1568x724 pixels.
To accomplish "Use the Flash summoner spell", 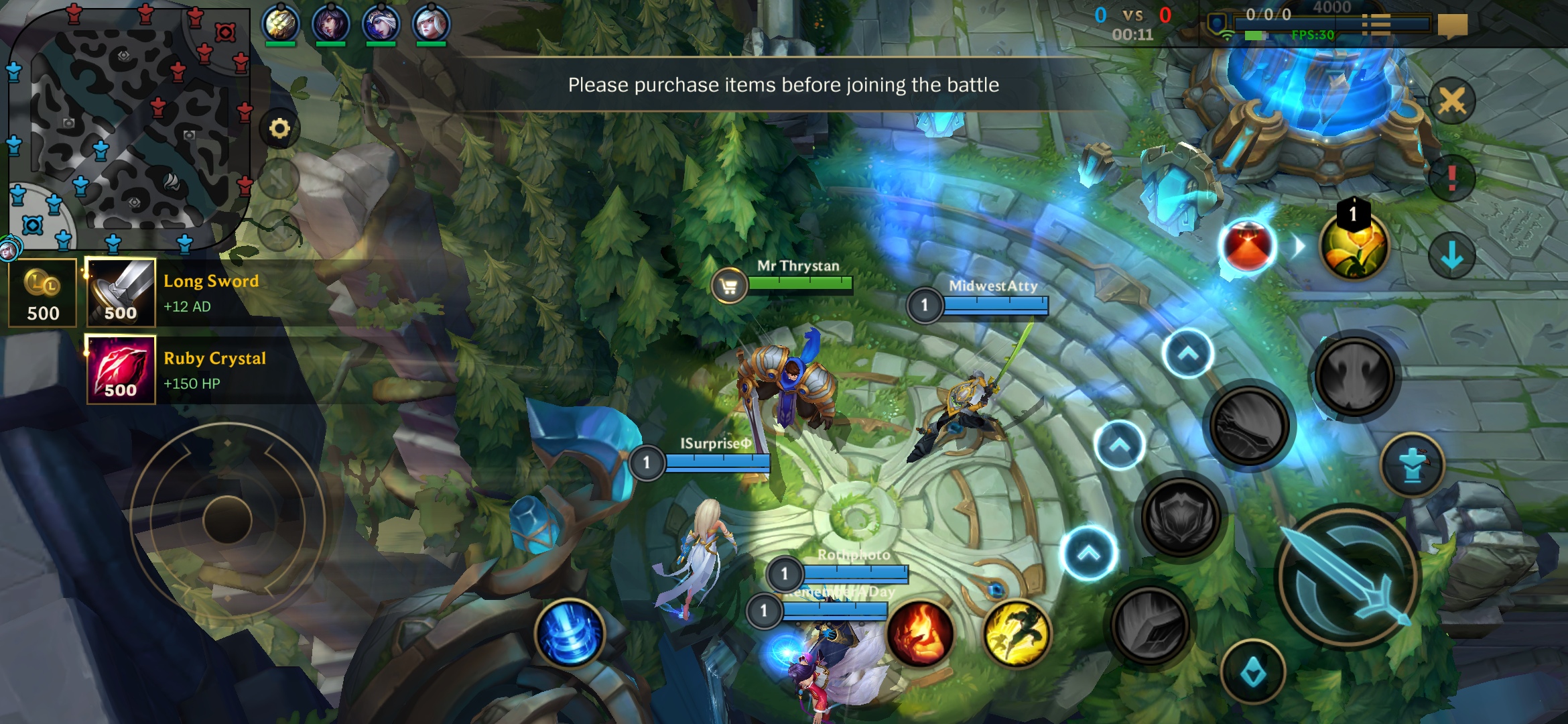I will pyautogui.click(x=1017, y=632).
